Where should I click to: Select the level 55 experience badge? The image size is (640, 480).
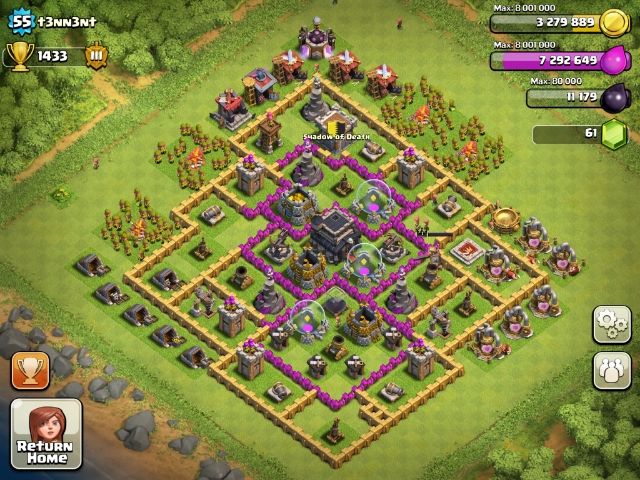[x=21, y=20]
